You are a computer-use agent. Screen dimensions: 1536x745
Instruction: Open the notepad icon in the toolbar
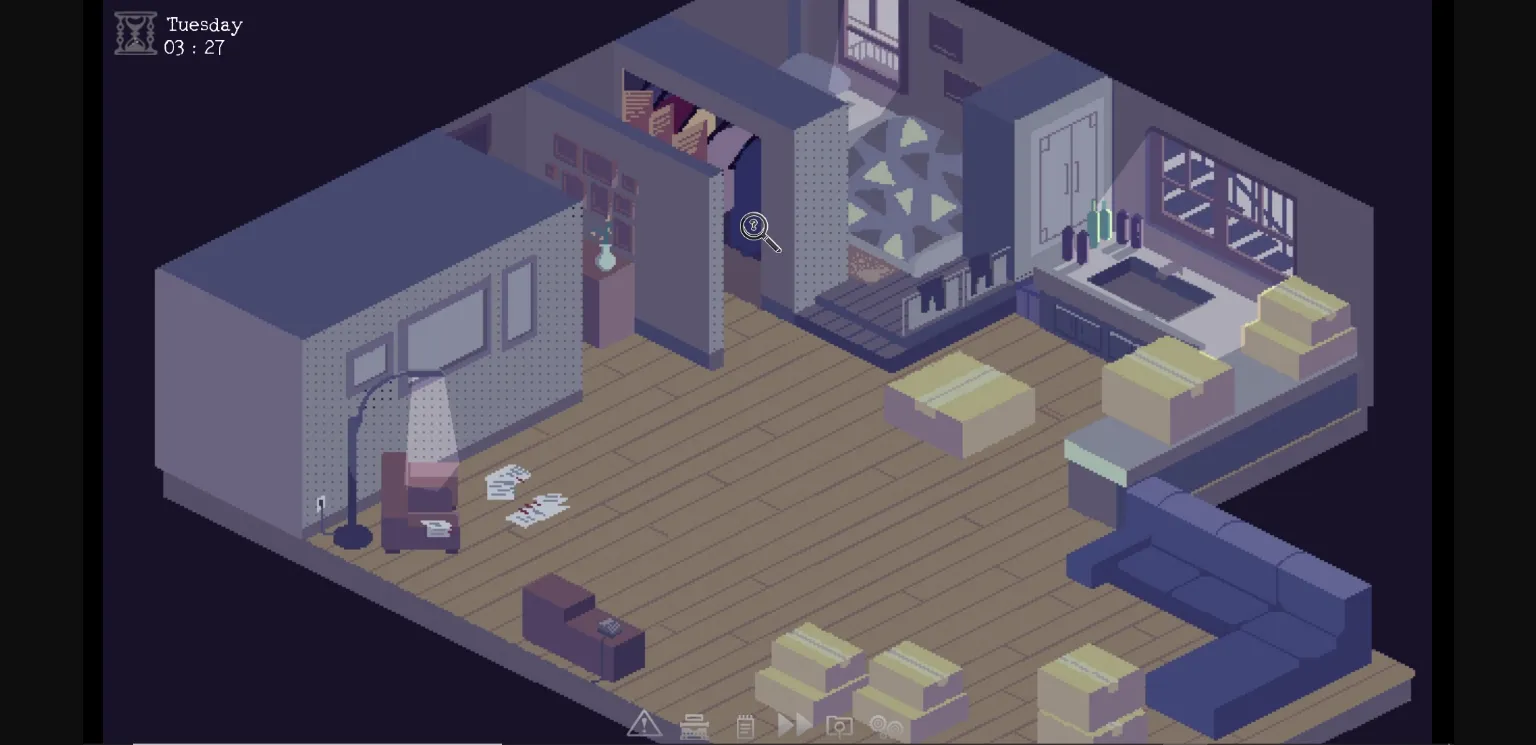point(744,724)
